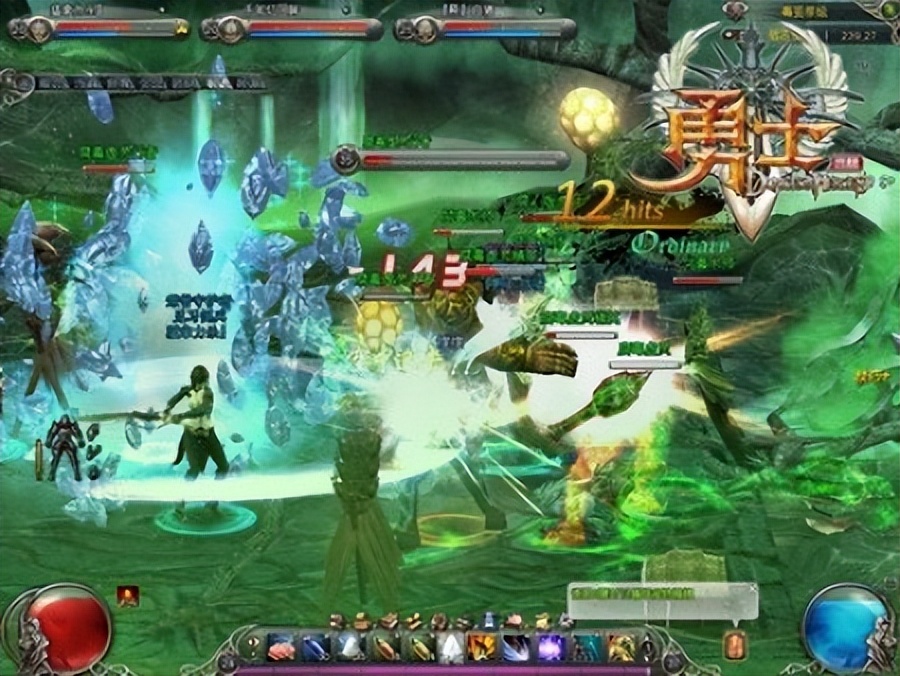Activate the red fist skill
Image resolution: width=900 pixels, height=676 pixels.
[282, 648]
